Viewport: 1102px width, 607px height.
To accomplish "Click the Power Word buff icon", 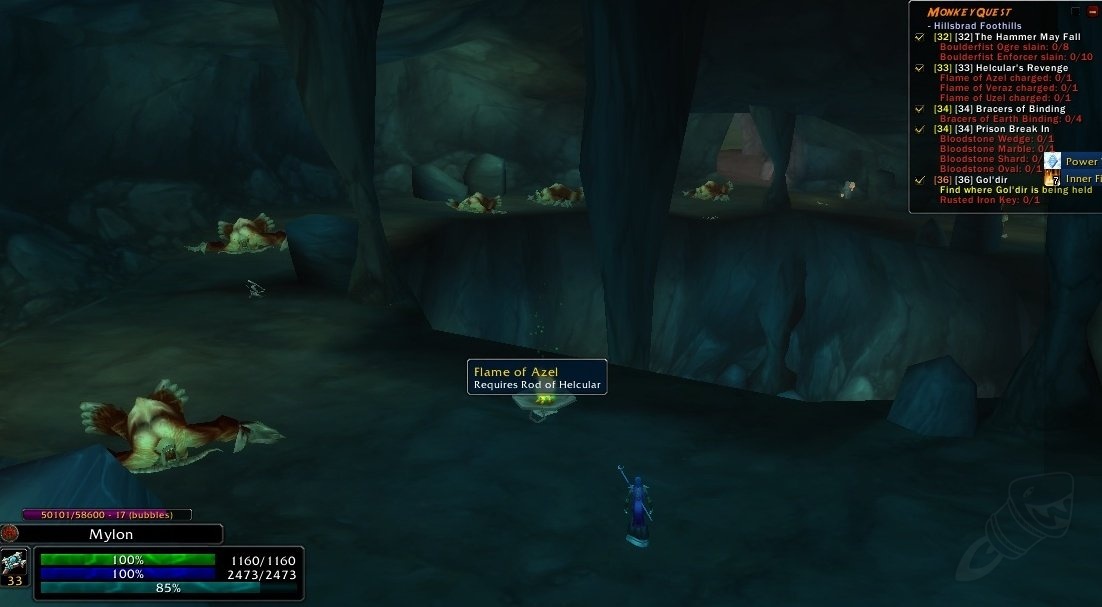I will tap(1052, 161).
